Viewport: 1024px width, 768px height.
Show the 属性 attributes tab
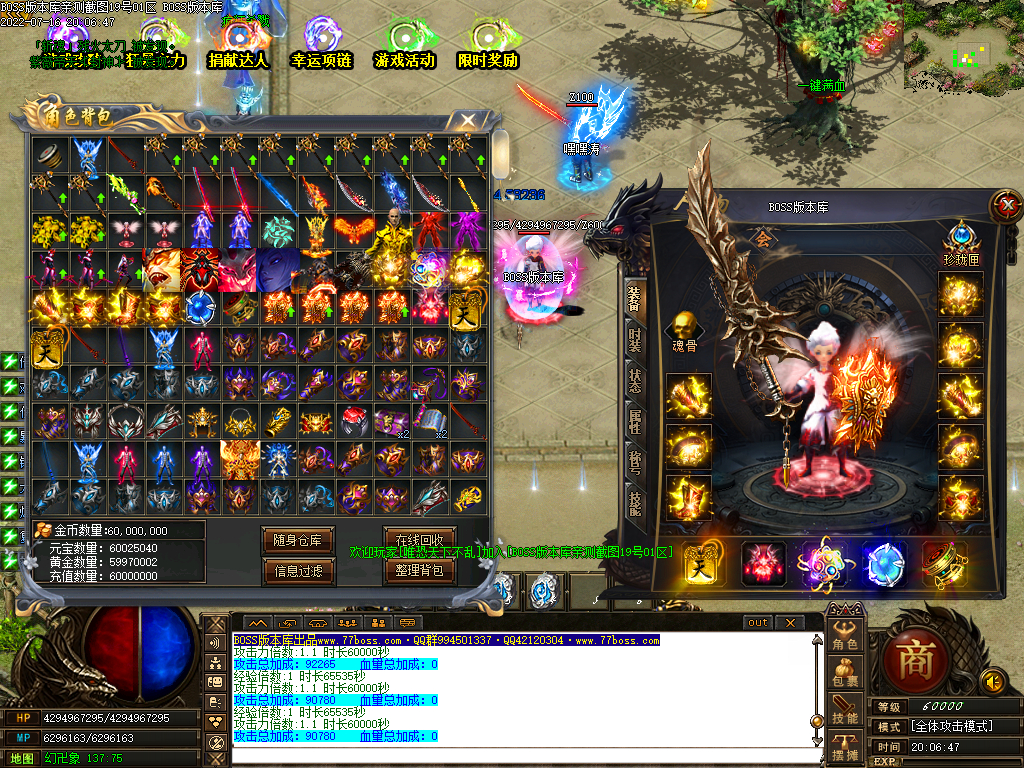point(635,421)
